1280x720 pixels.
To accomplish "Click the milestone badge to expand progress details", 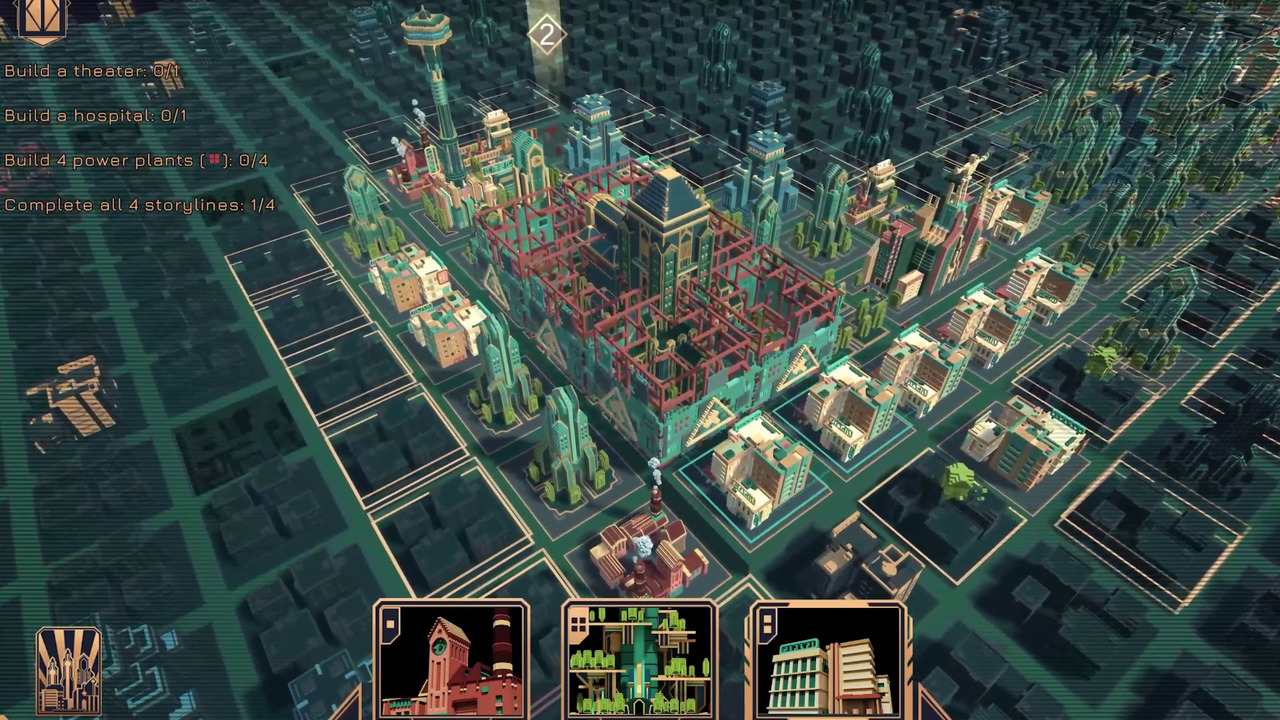I will [547, 36].
